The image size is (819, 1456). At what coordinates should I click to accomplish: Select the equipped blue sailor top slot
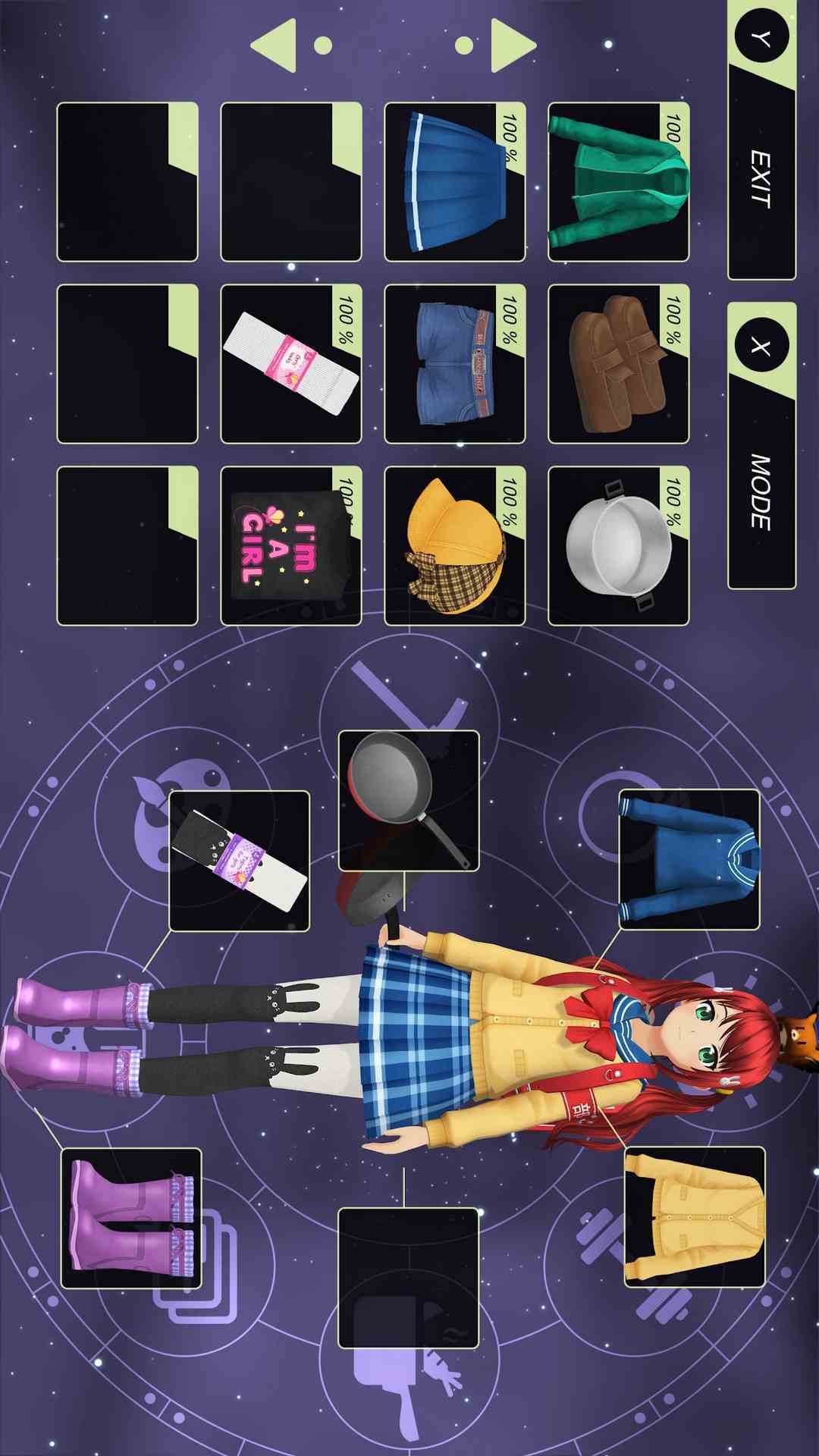tap(689, 859)
